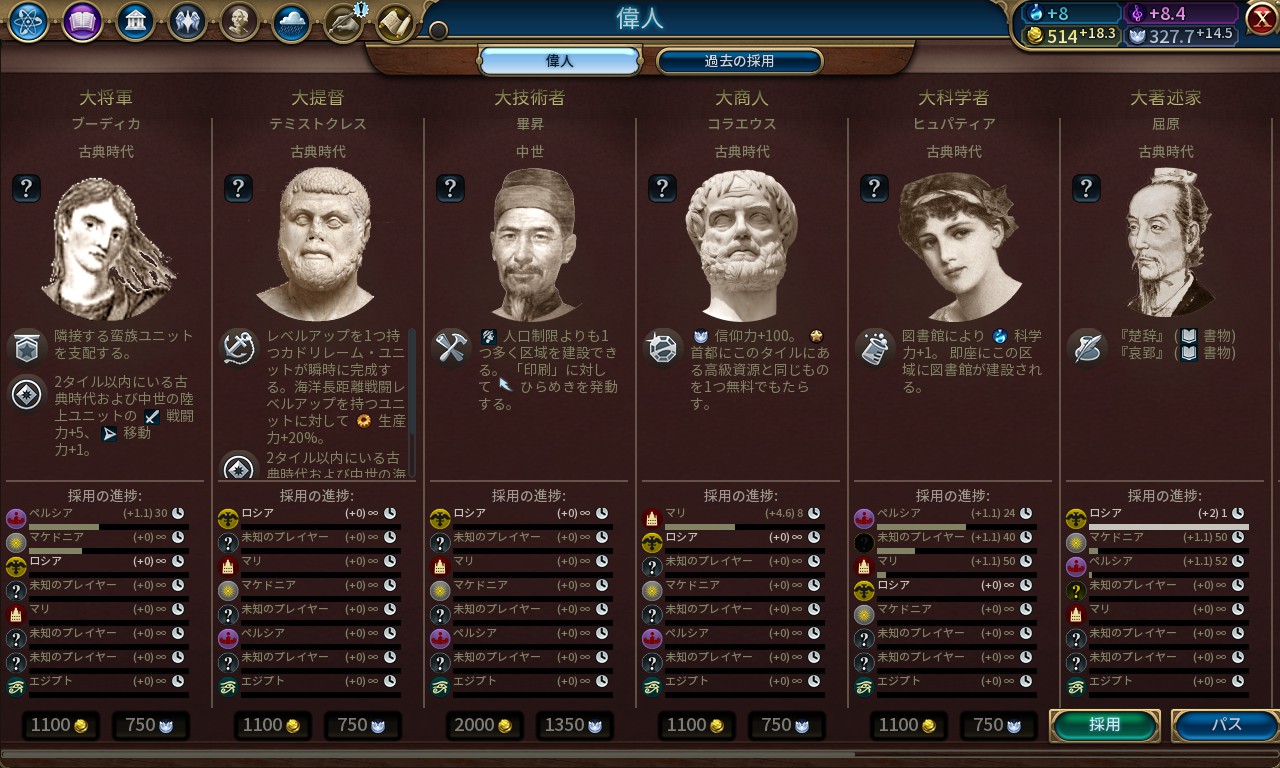Open the government building icon
The image size is (1280, 768).
135,22
